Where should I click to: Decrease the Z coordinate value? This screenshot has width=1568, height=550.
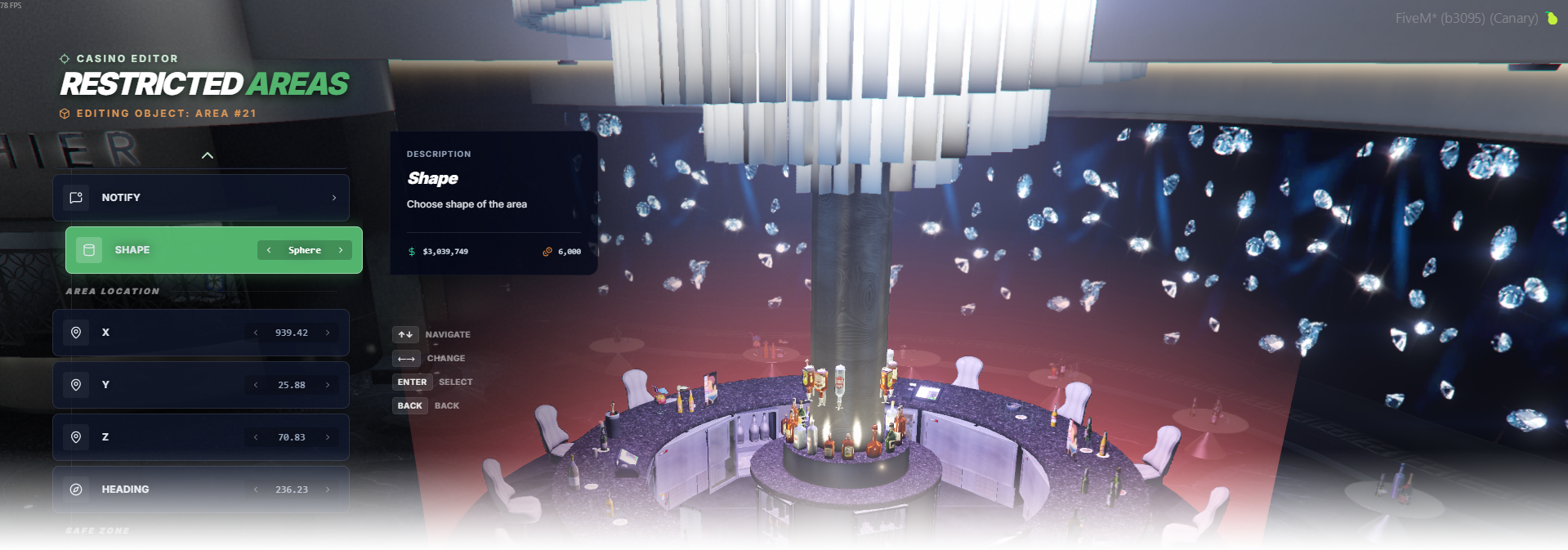[256, 437]
